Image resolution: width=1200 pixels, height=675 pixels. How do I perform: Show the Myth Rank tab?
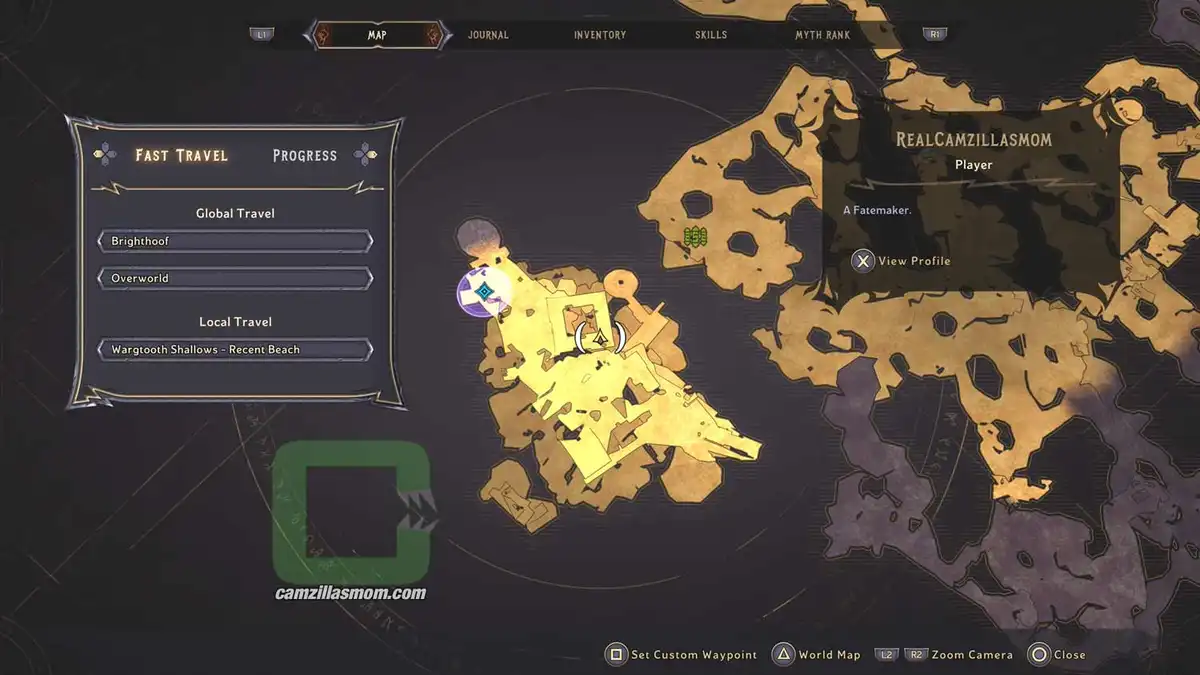[822, 35]
